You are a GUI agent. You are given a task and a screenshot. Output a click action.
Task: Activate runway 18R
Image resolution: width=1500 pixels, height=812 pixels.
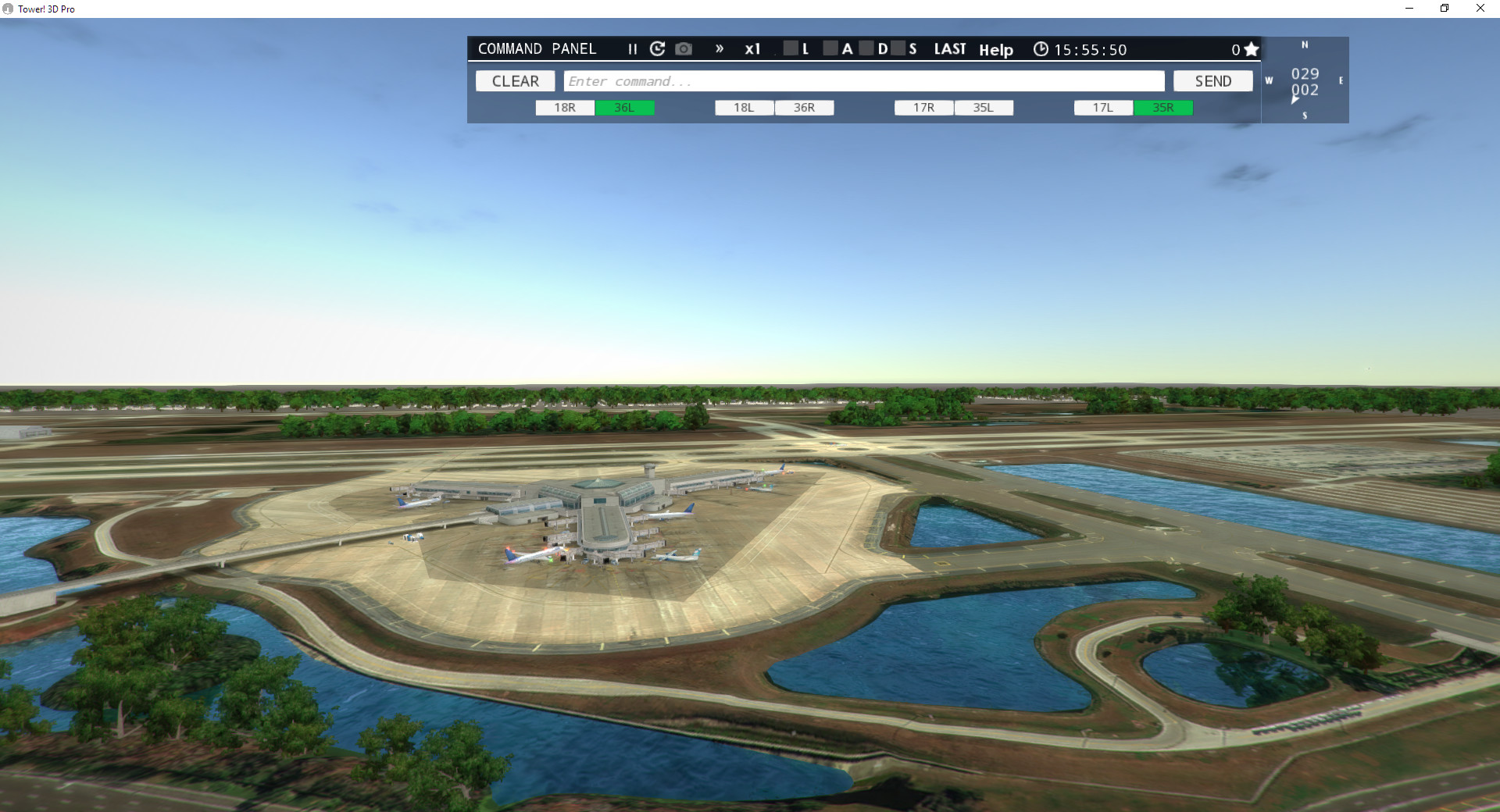click(x=564, y=108)
